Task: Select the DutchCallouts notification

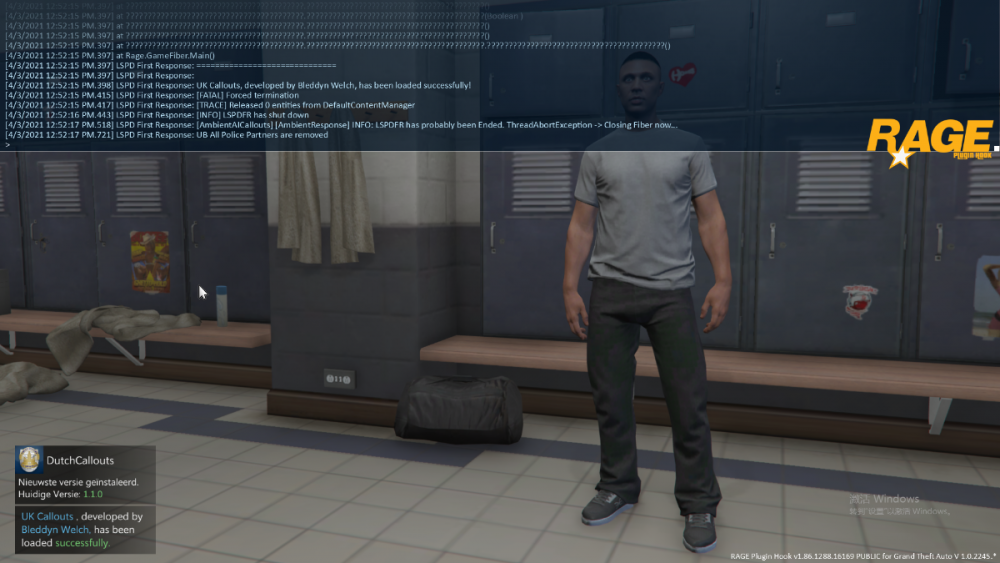Action: [85, 474]
